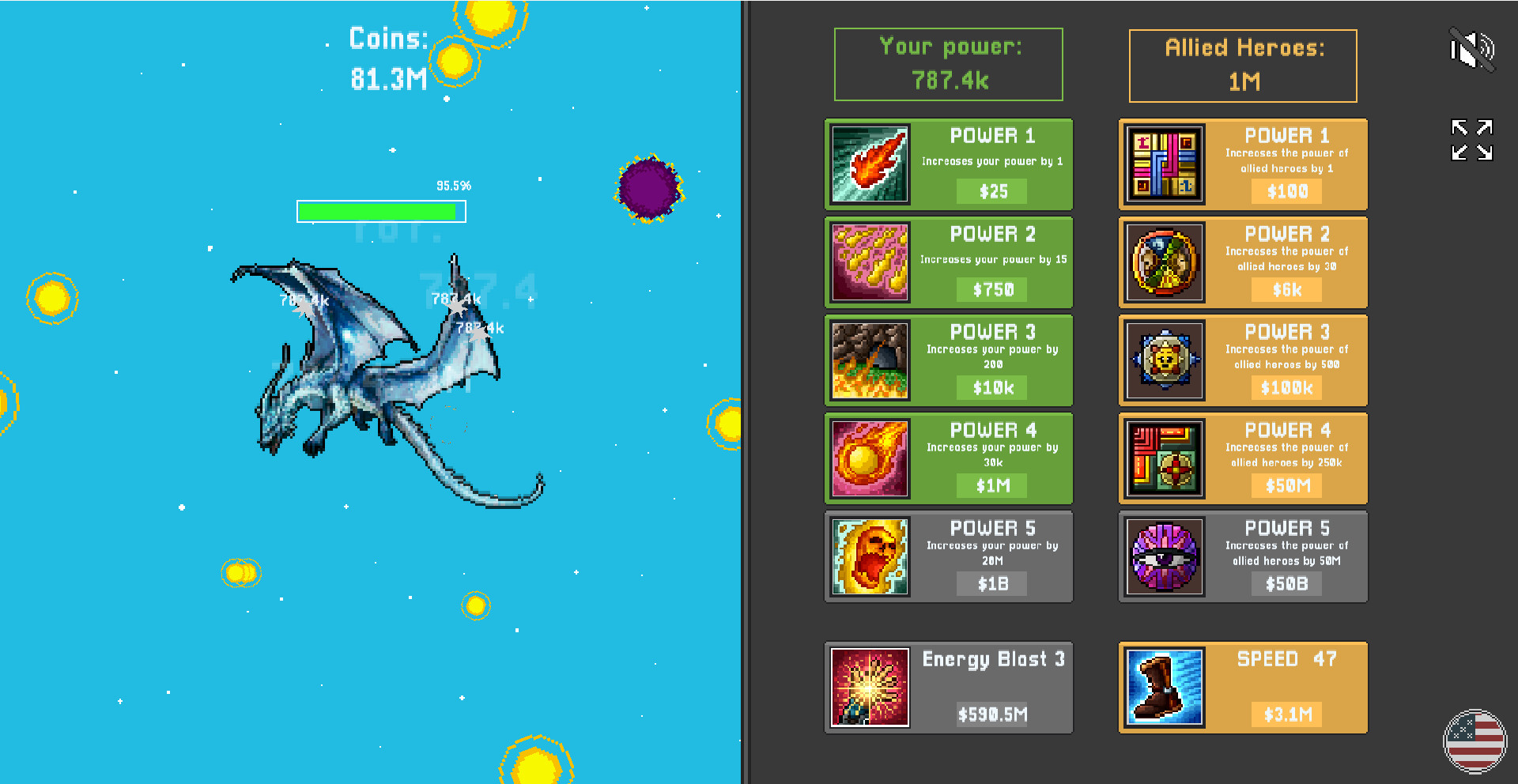Select the purple eye orb icon on allied Power 5

pos(1164,556)
